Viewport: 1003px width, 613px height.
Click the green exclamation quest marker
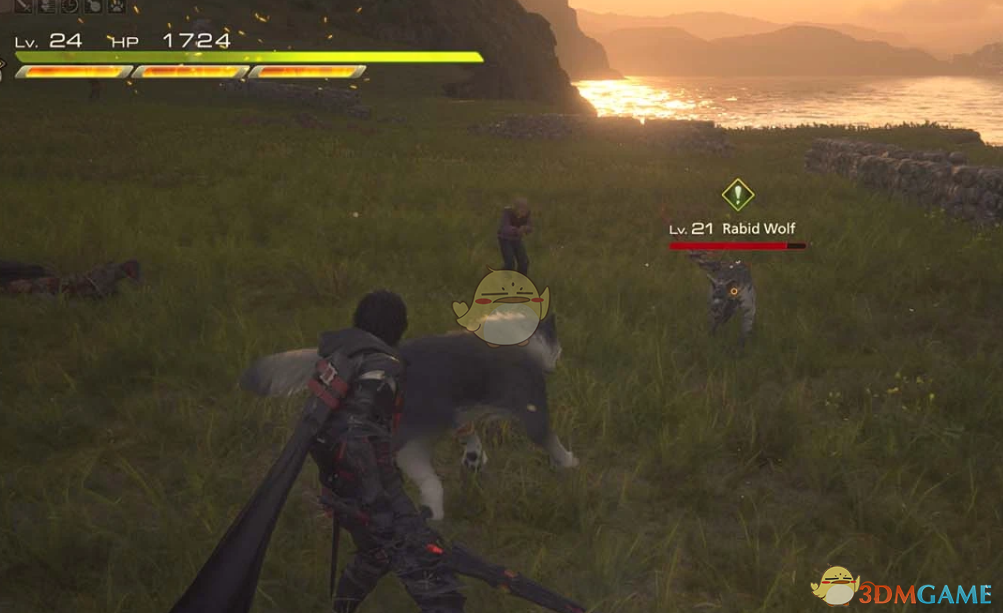coord(737,194)
